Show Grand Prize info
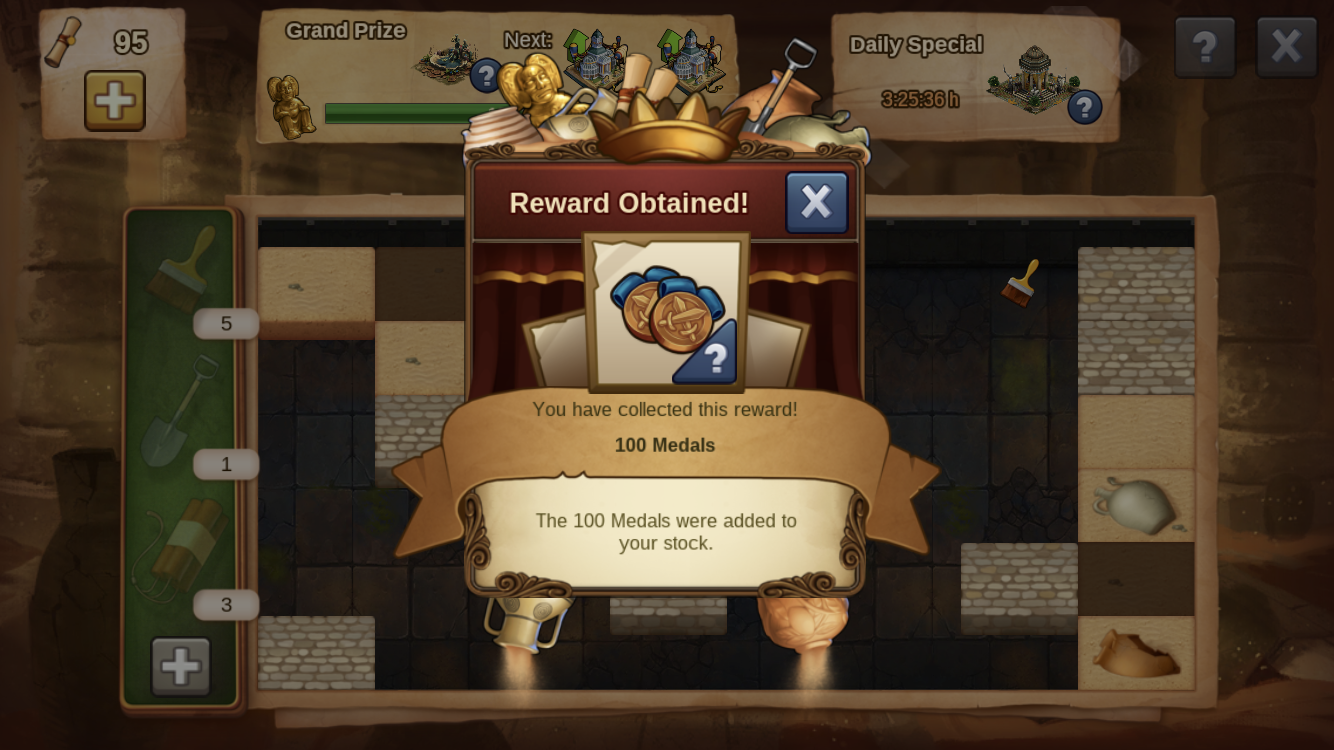The image size is (1334, 750). click(x=486, y=74)
